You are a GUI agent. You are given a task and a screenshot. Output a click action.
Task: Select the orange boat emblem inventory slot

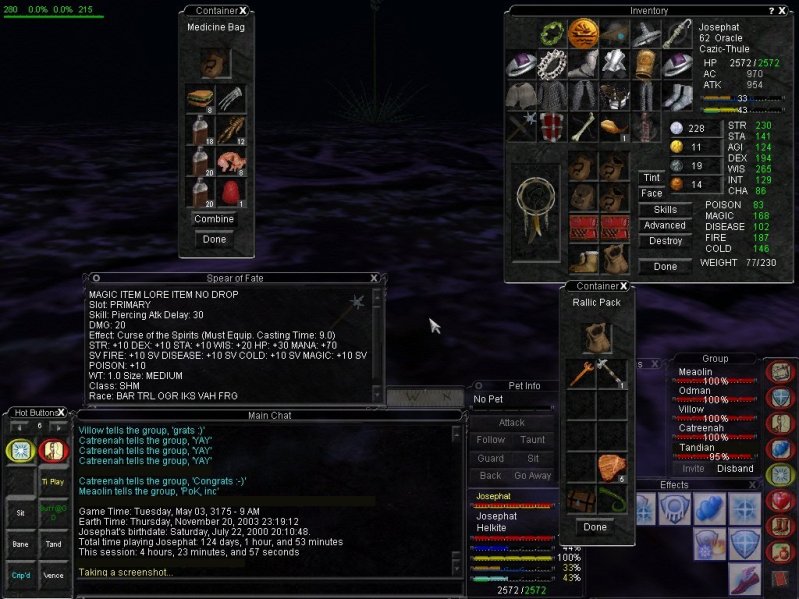(583, 35)
